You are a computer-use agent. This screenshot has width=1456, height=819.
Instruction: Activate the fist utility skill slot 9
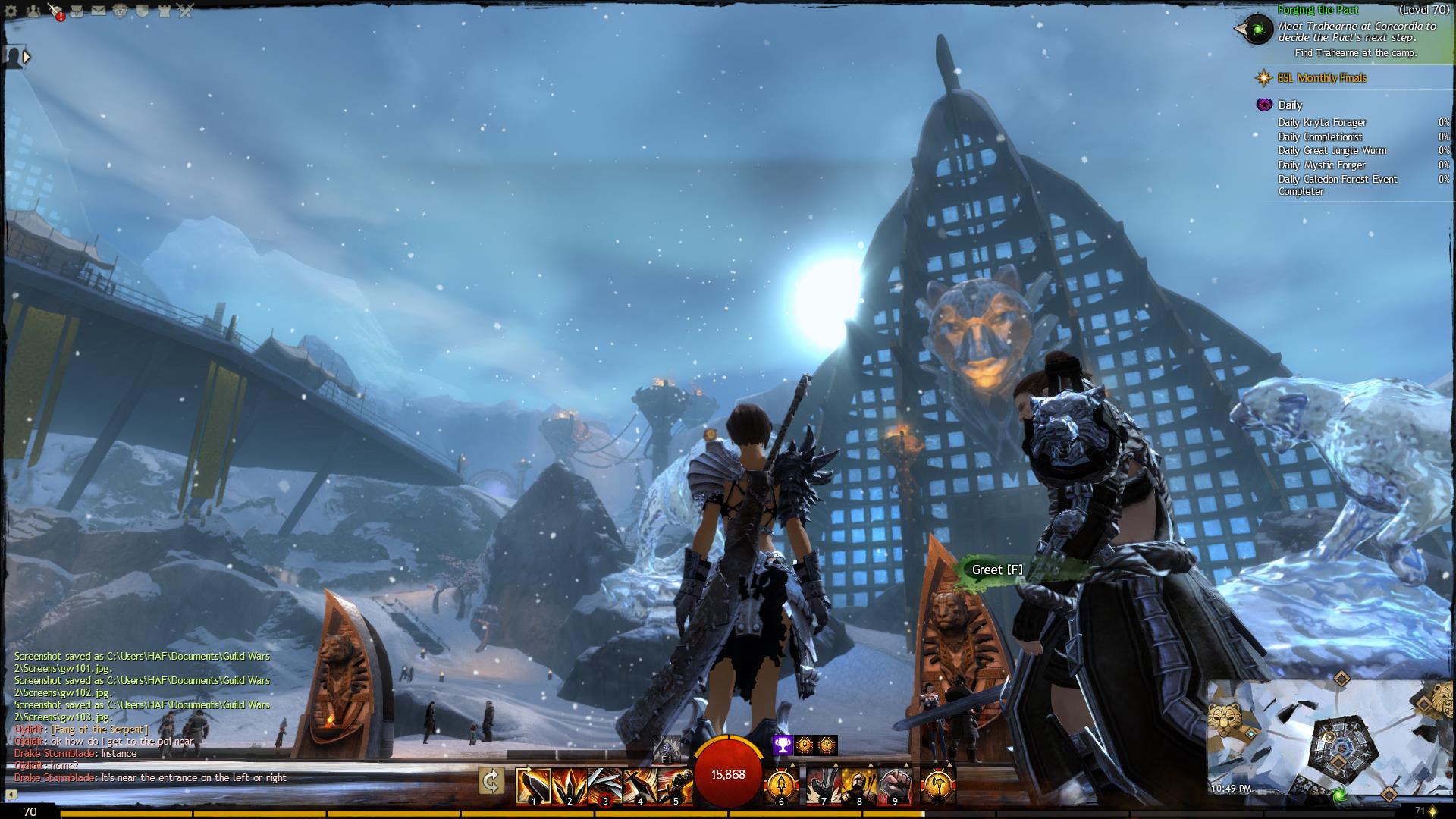click(894, 786)
